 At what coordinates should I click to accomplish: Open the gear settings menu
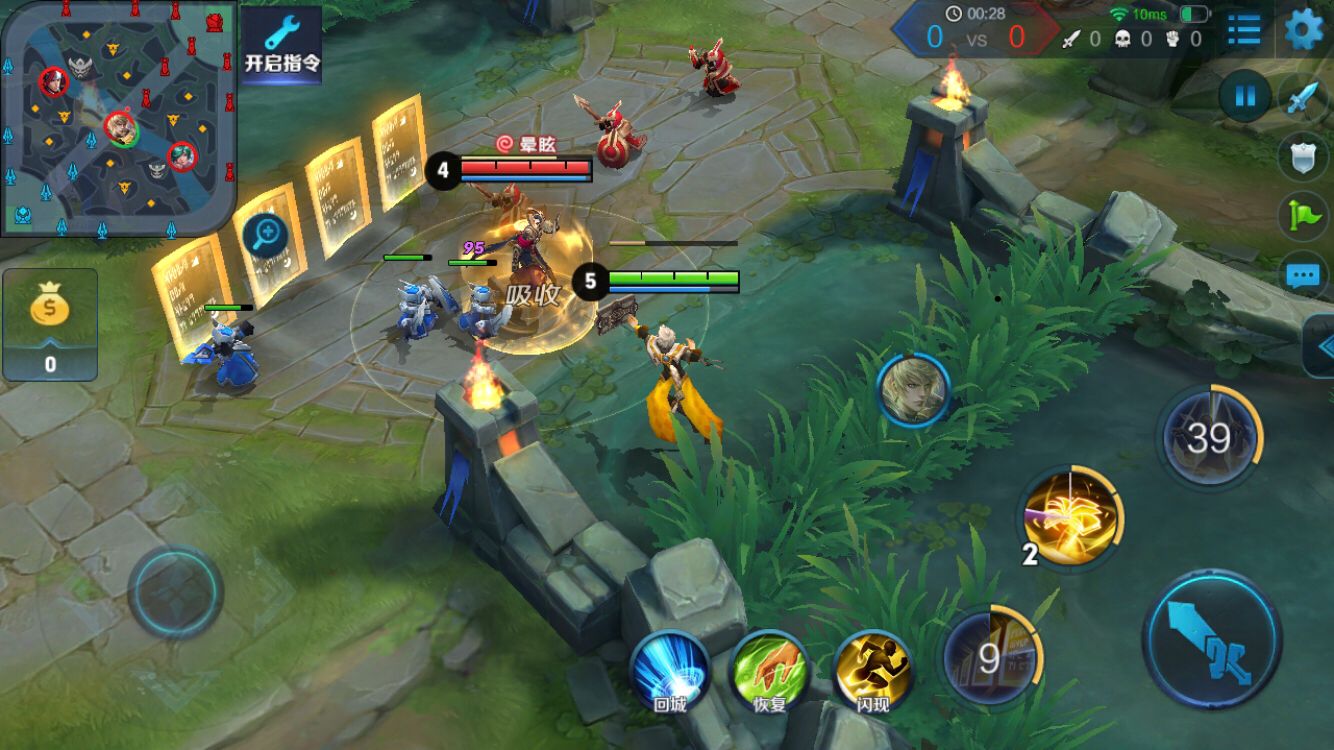pos(1303,29)
